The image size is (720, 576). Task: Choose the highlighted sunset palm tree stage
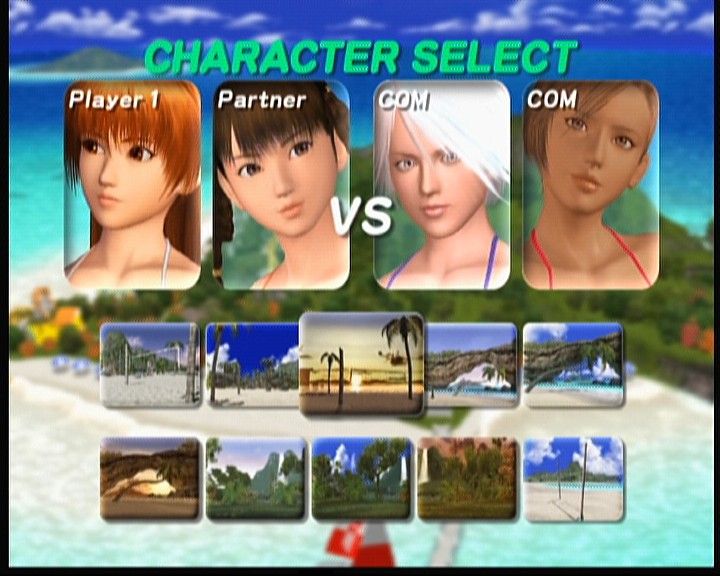coord(362,364)
